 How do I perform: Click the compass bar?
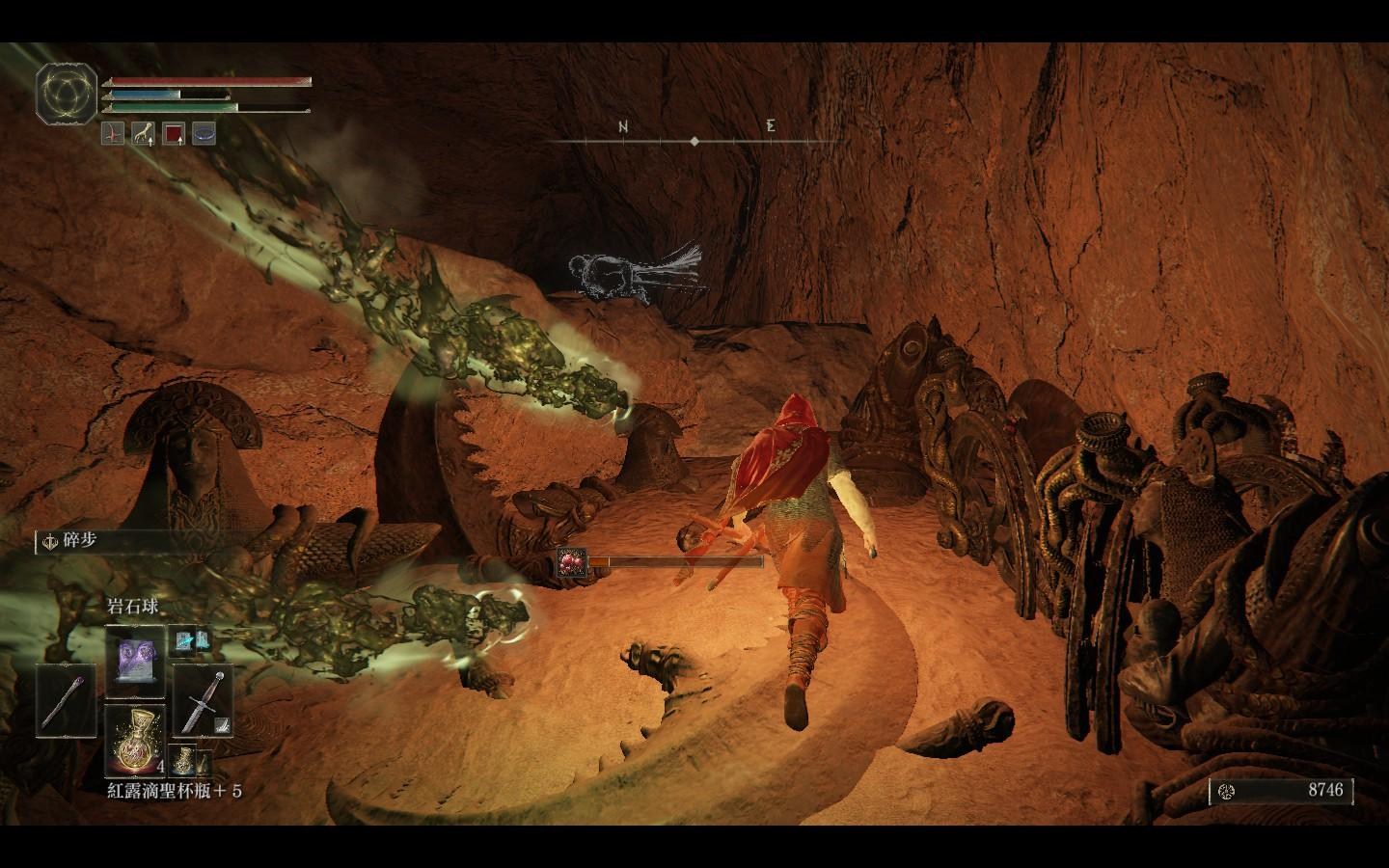tap(695, 141)
